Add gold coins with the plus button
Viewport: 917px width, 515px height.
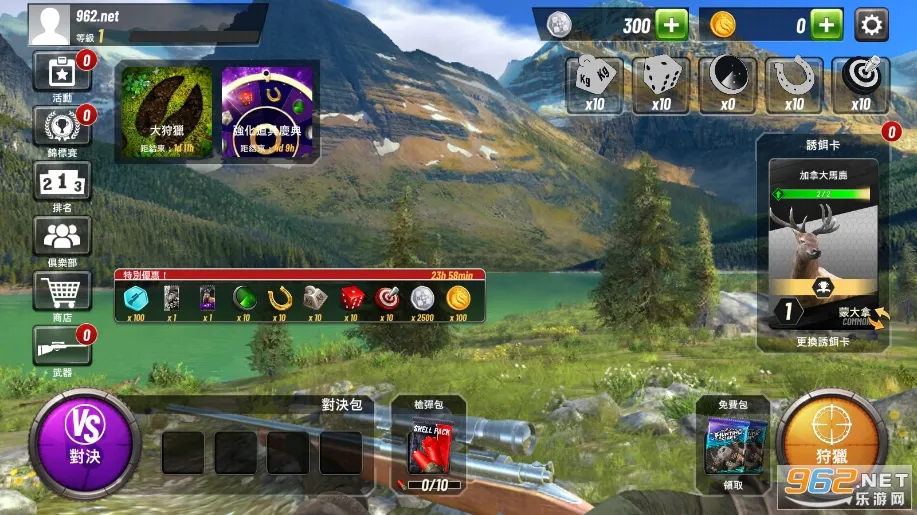pos(826,25)
